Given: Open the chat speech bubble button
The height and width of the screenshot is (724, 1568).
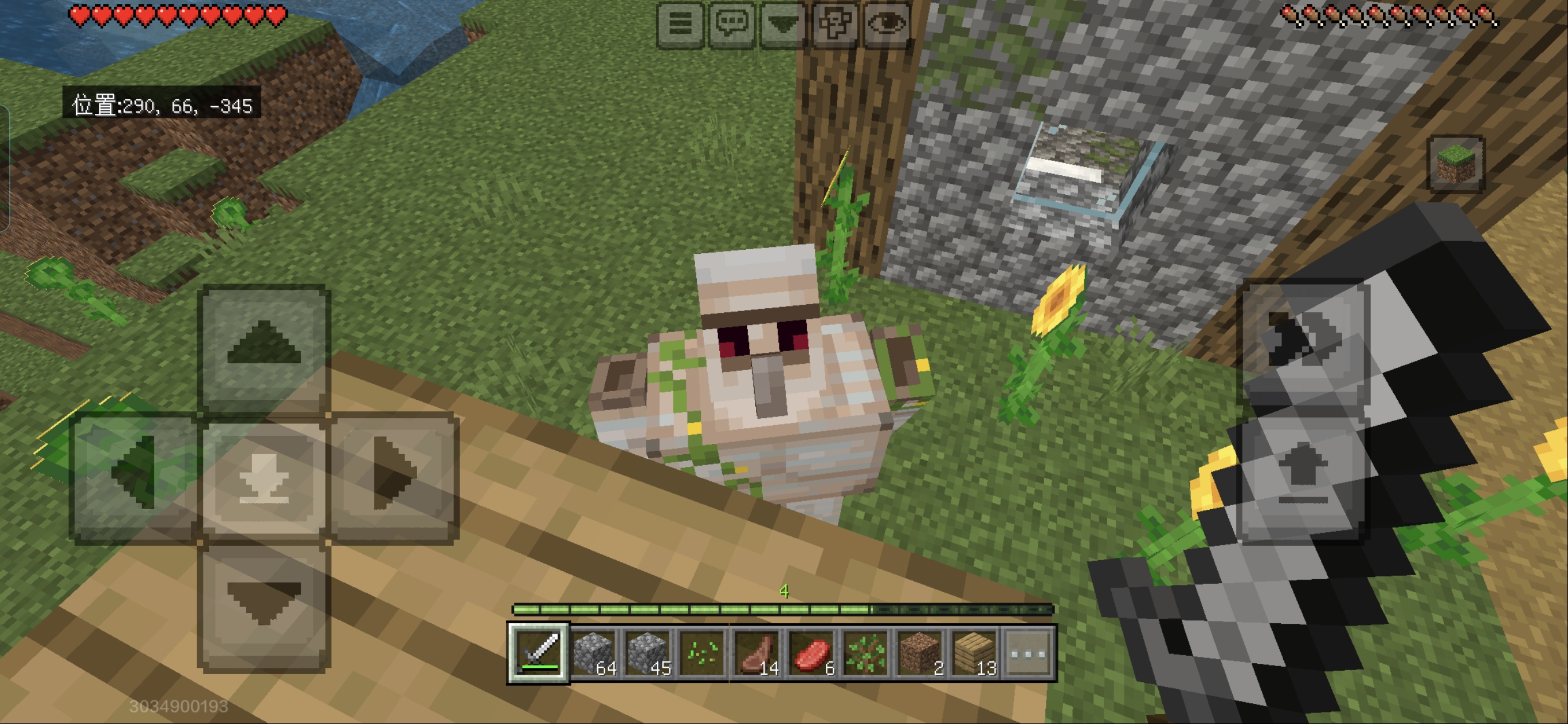Looking at the screenshot, I should click(x=732, y=24).
